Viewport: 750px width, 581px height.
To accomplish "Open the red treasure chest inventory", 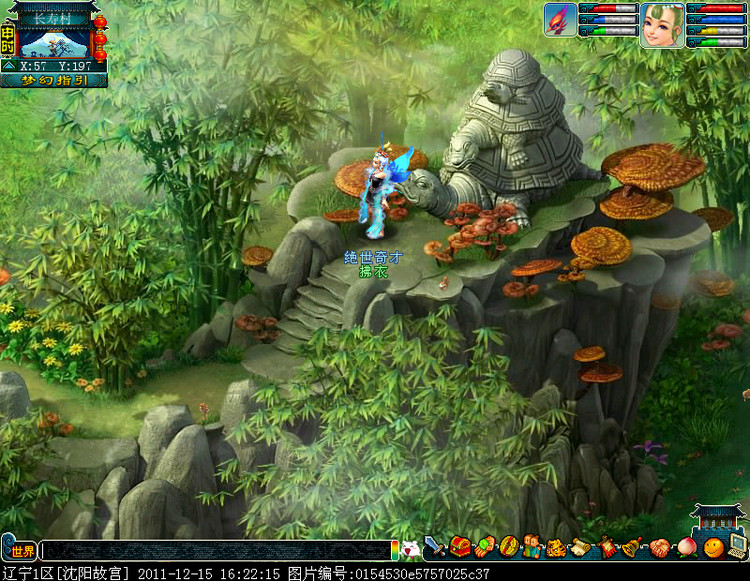I will pyautogui.click(x=459, y=547).
